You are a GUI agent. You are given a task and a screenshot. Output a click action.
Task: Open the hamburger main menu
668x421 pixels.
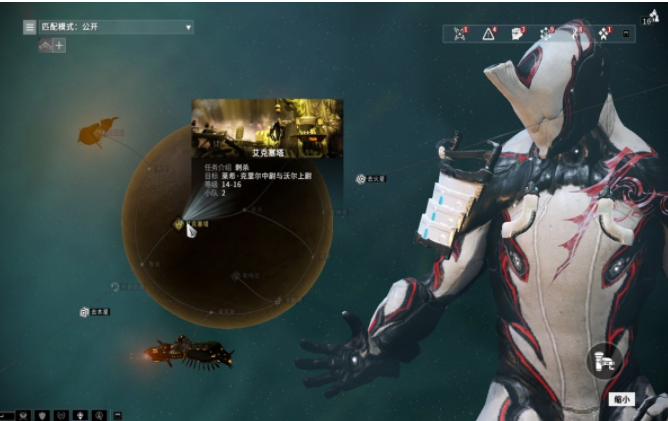click(30, 27)
